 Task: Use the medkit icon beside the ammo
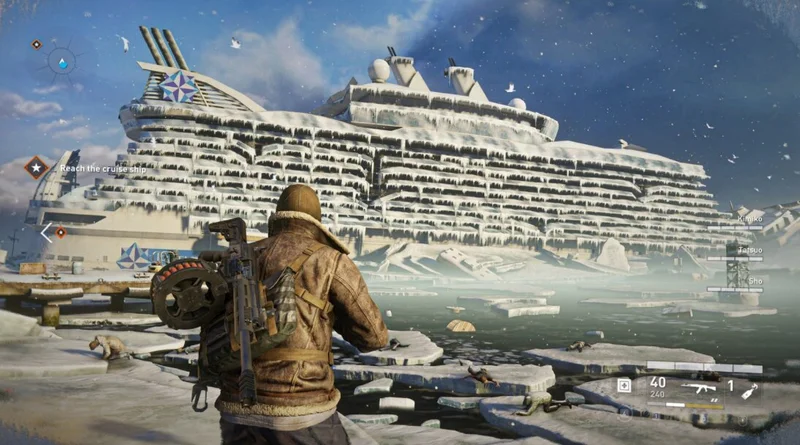pyautogui.click(x=624, y=385)
